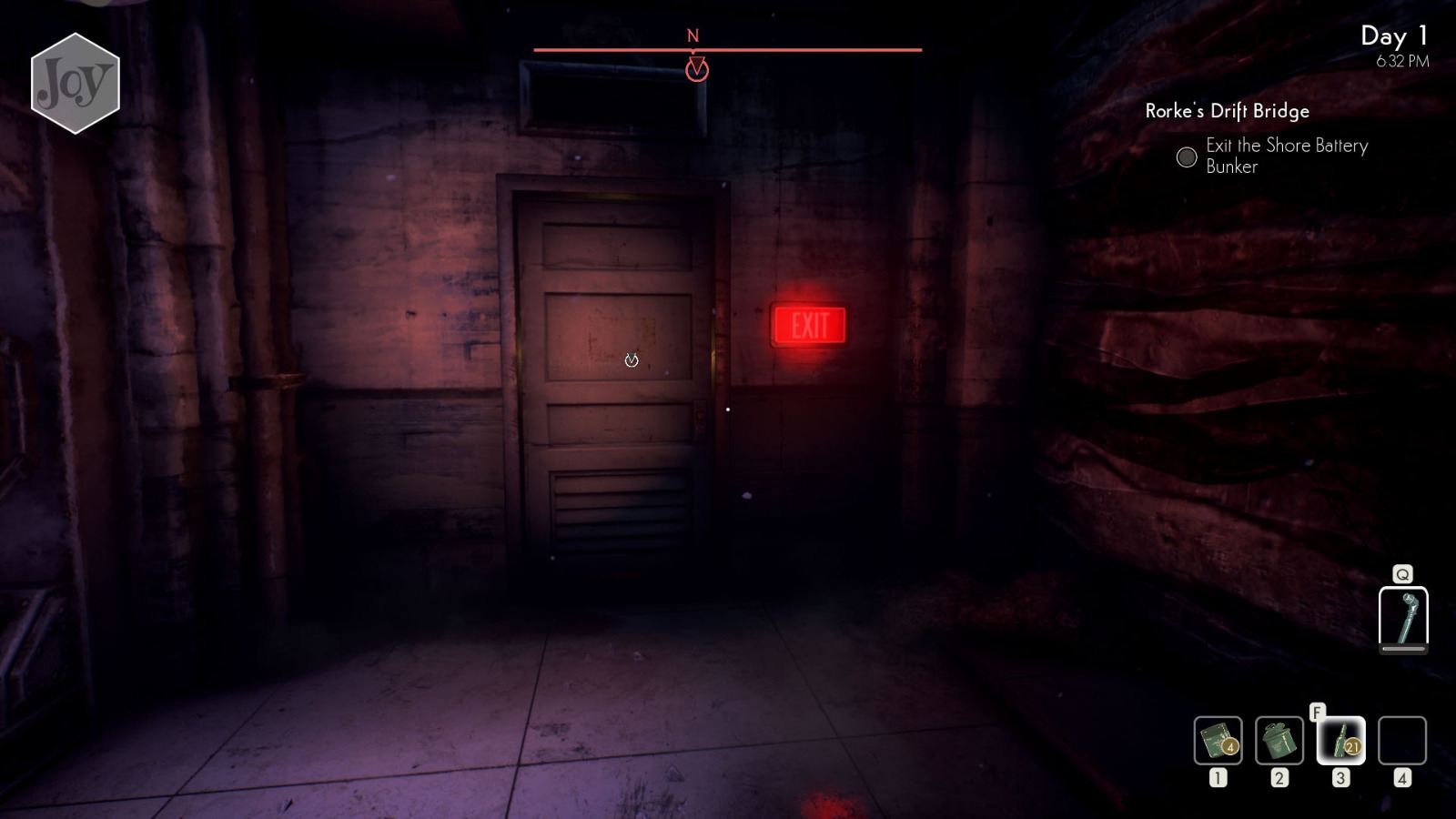
Task: Toggle the Exit the Shore Battery Bunker objective circle
Action: [x=1186, y=157]
